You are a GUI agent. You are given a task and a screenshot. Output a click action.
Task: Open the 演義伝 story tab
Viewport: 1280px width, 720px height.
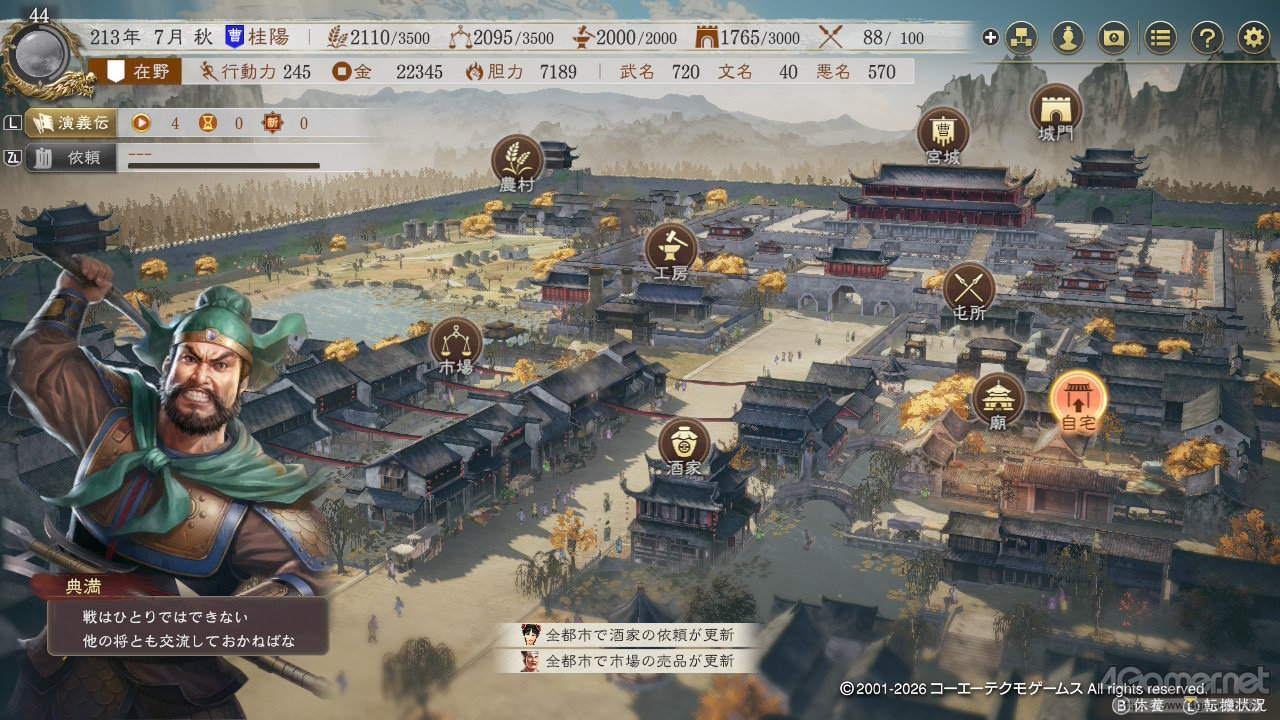click(70, 123)
